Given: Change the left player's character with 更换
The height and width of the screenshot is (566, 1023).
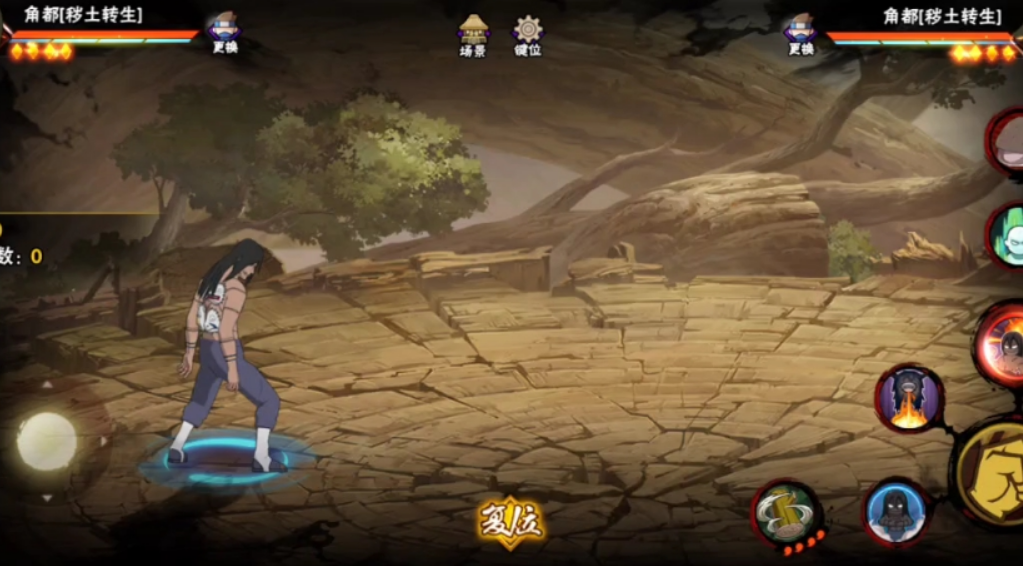Looking at the screenshot, I should (x=225, y=33).
